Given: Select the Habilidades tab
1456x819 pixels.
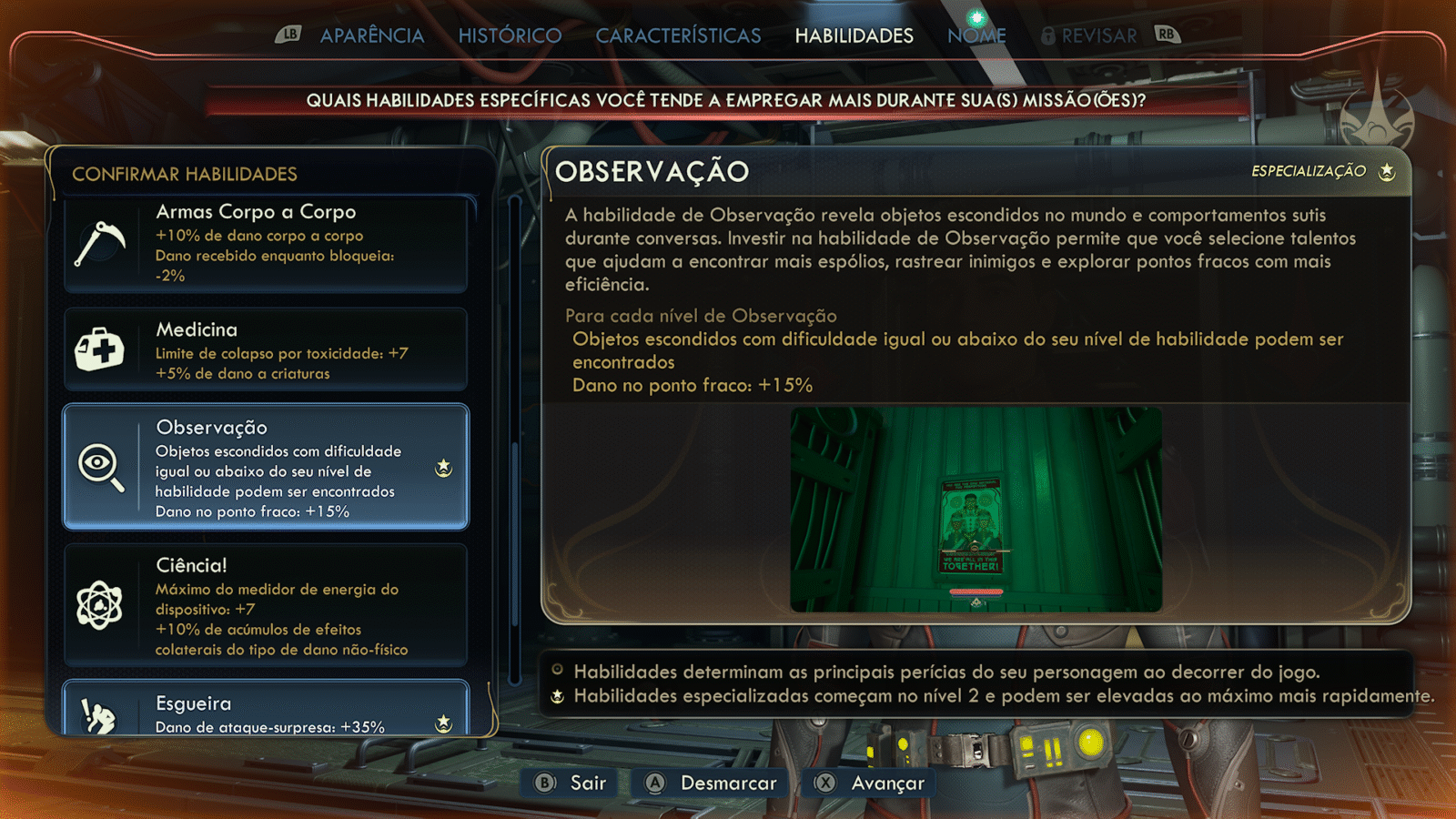Looking at the screenshot, I should 854,35.
